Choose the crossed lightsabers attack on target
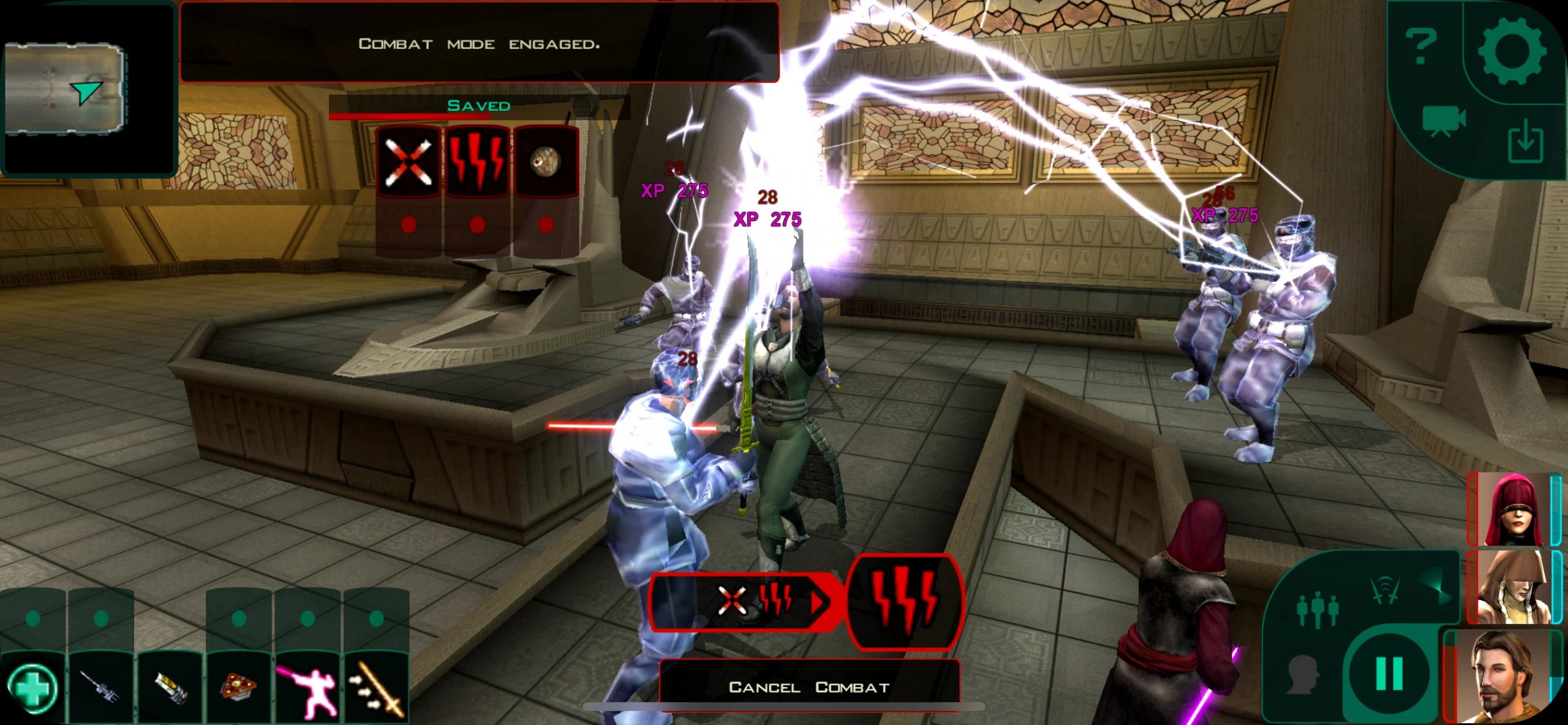Screen dimensions: 1568x725 pyautogui.click(x=408, y=162)
